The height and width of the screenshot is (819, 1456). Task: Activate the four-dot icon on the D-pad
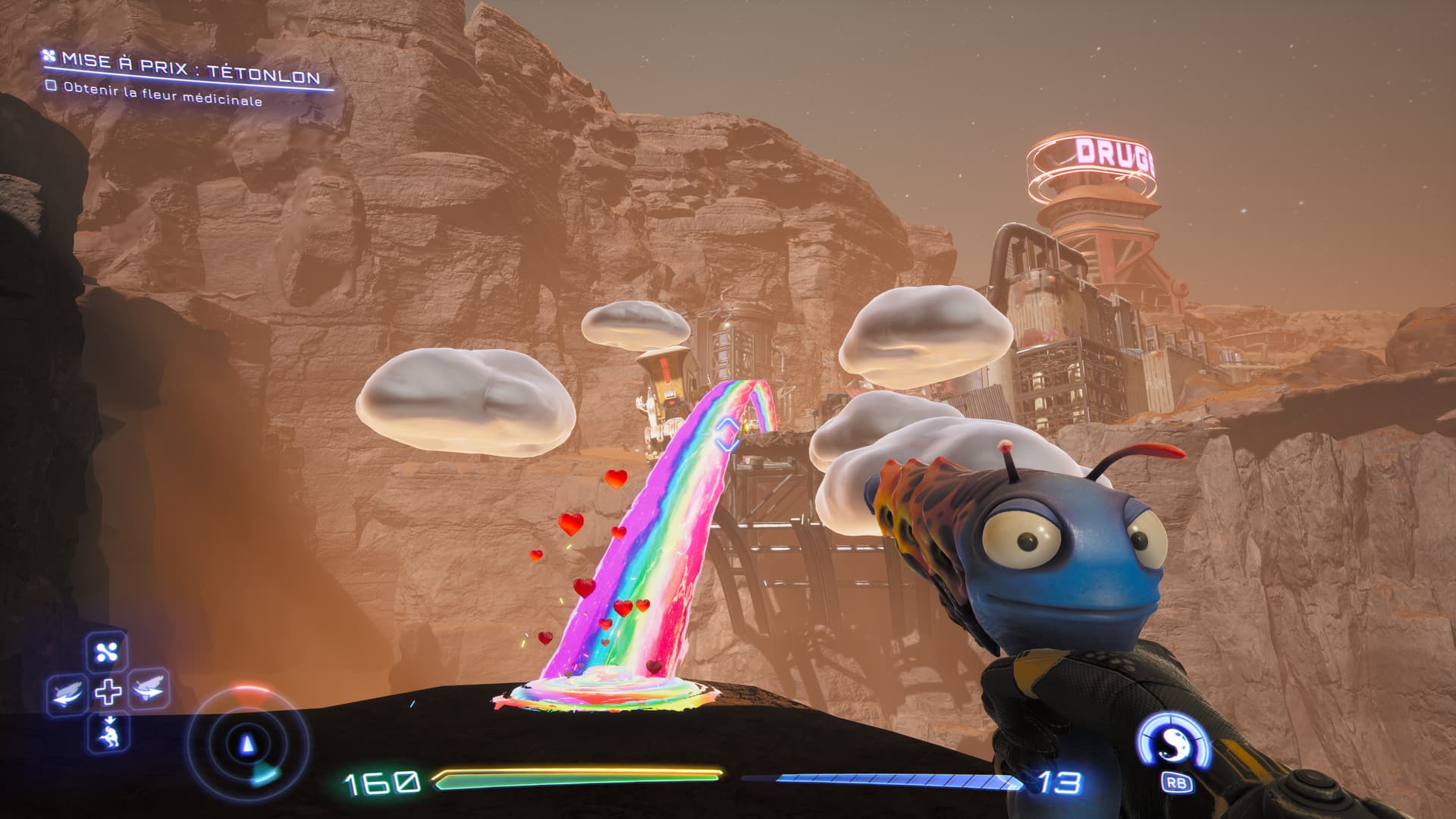pyautogui.click(x=107, y=652)
